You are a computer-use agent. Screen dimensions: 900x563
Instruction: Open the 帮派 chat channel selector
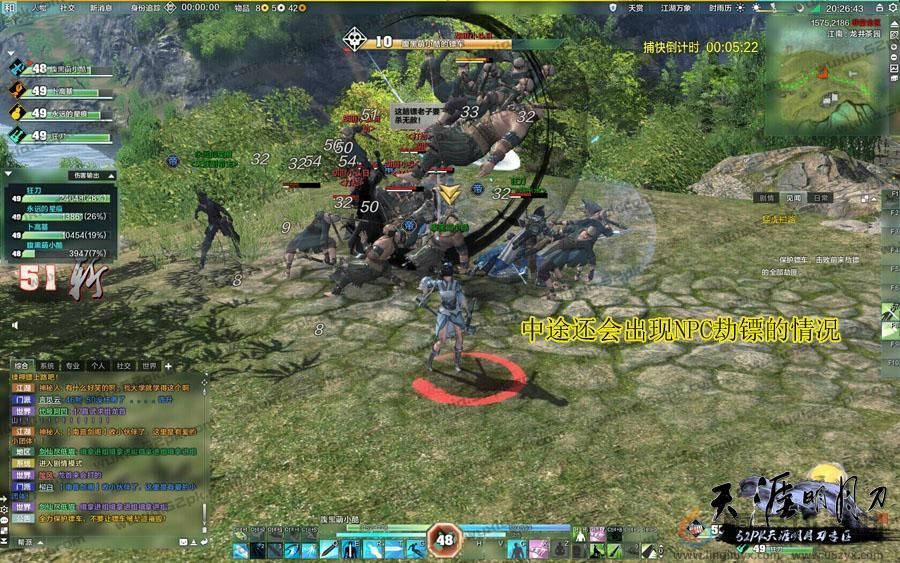coord(23,541)
